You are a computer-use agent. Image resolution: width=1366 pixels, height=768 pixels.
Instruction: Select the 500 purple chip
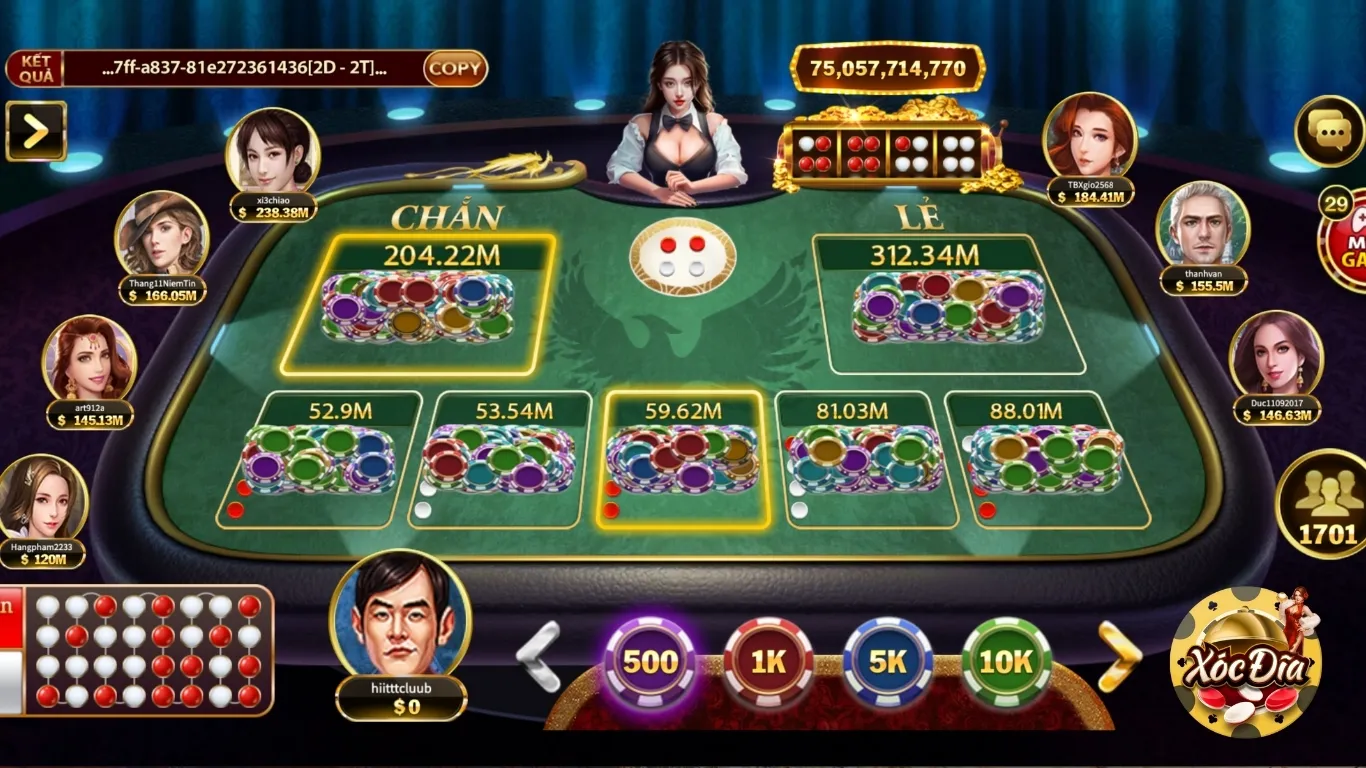coord(650,662)
